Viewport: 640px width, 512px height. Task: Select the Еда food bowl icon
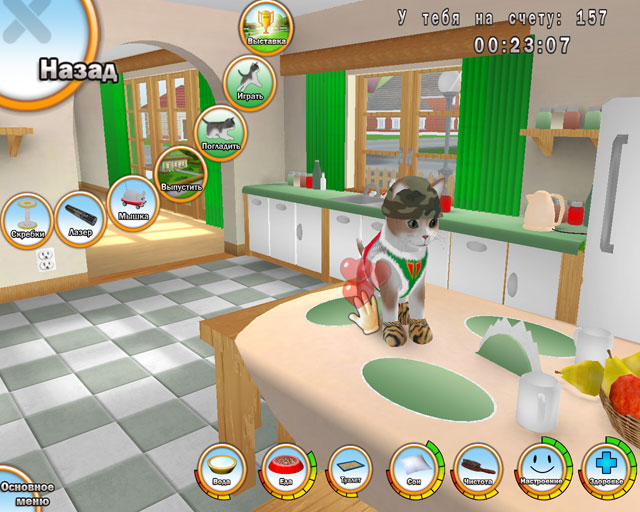[285, 469]
